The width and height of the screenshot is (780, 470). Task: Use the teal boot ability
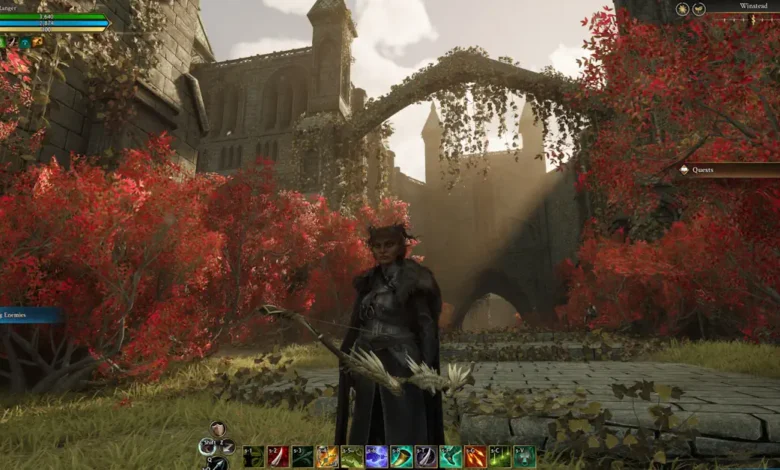[450, 457]
